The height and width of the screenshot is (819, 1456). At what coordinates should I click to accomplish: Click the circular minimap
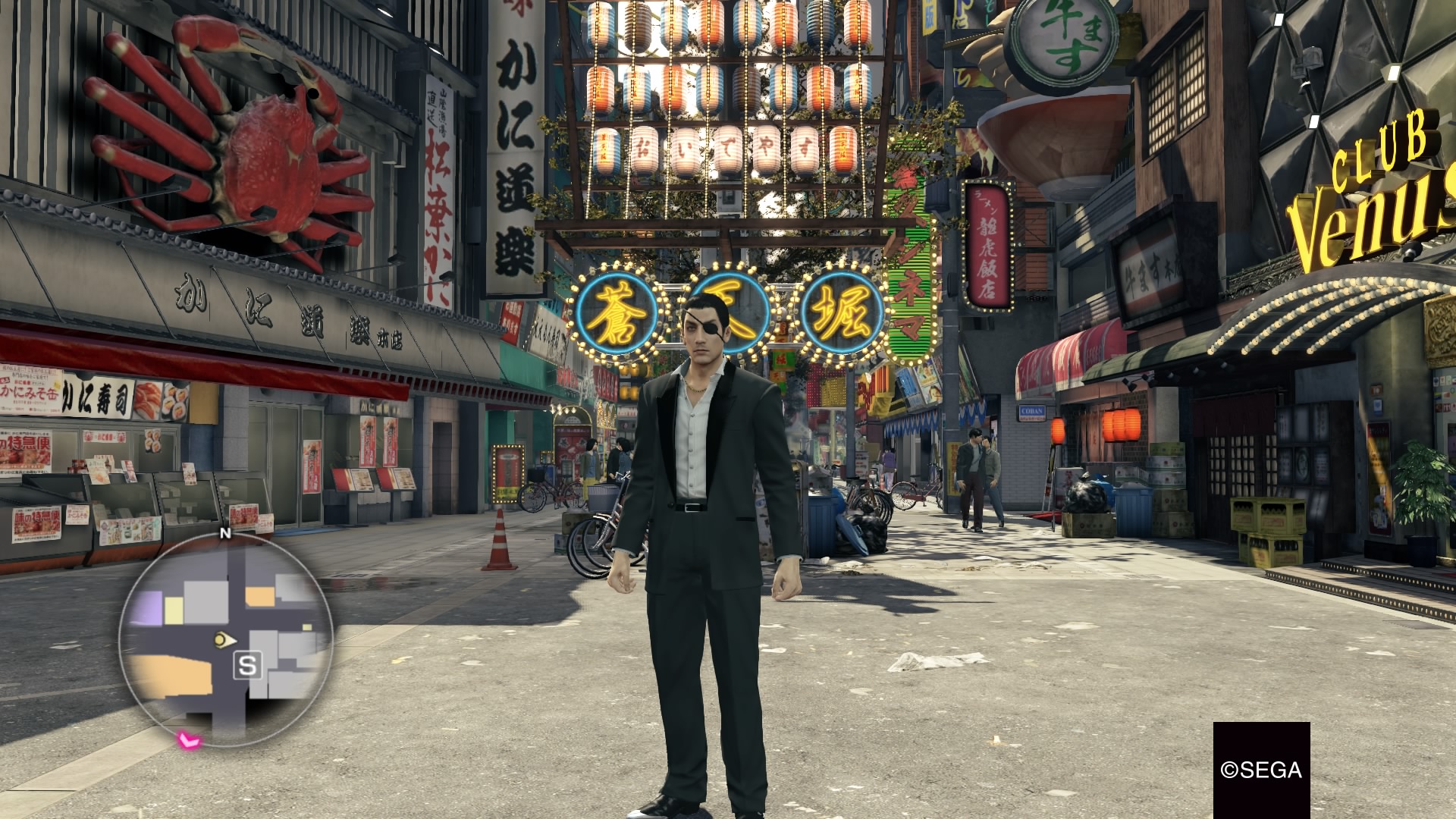[225, 639]
